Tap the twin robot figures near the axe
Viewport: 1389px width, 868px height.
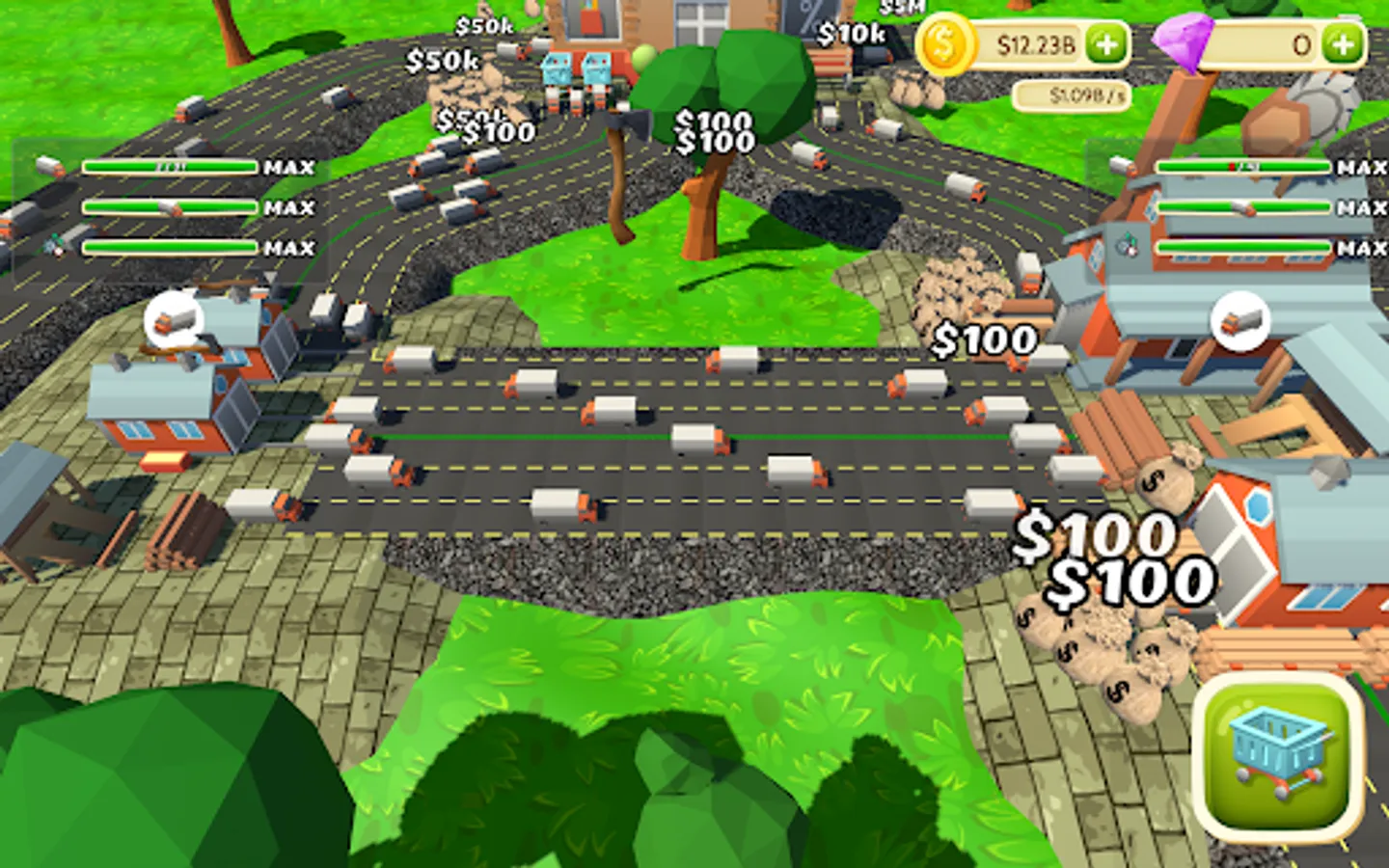(x=578, y=72)
